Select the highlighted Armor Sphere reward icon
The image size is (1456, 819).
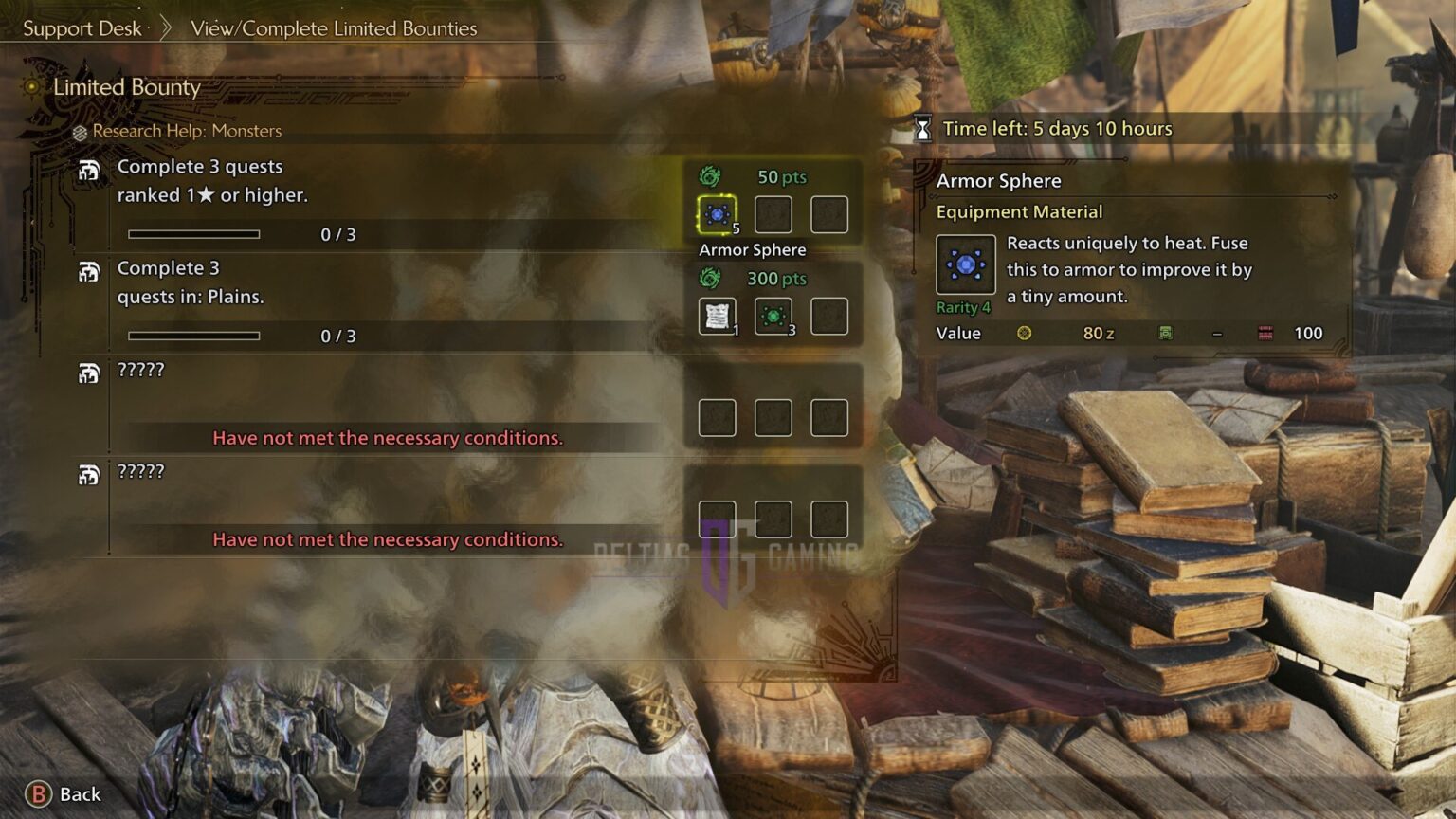pyautogui.click(x=717, y=214)
